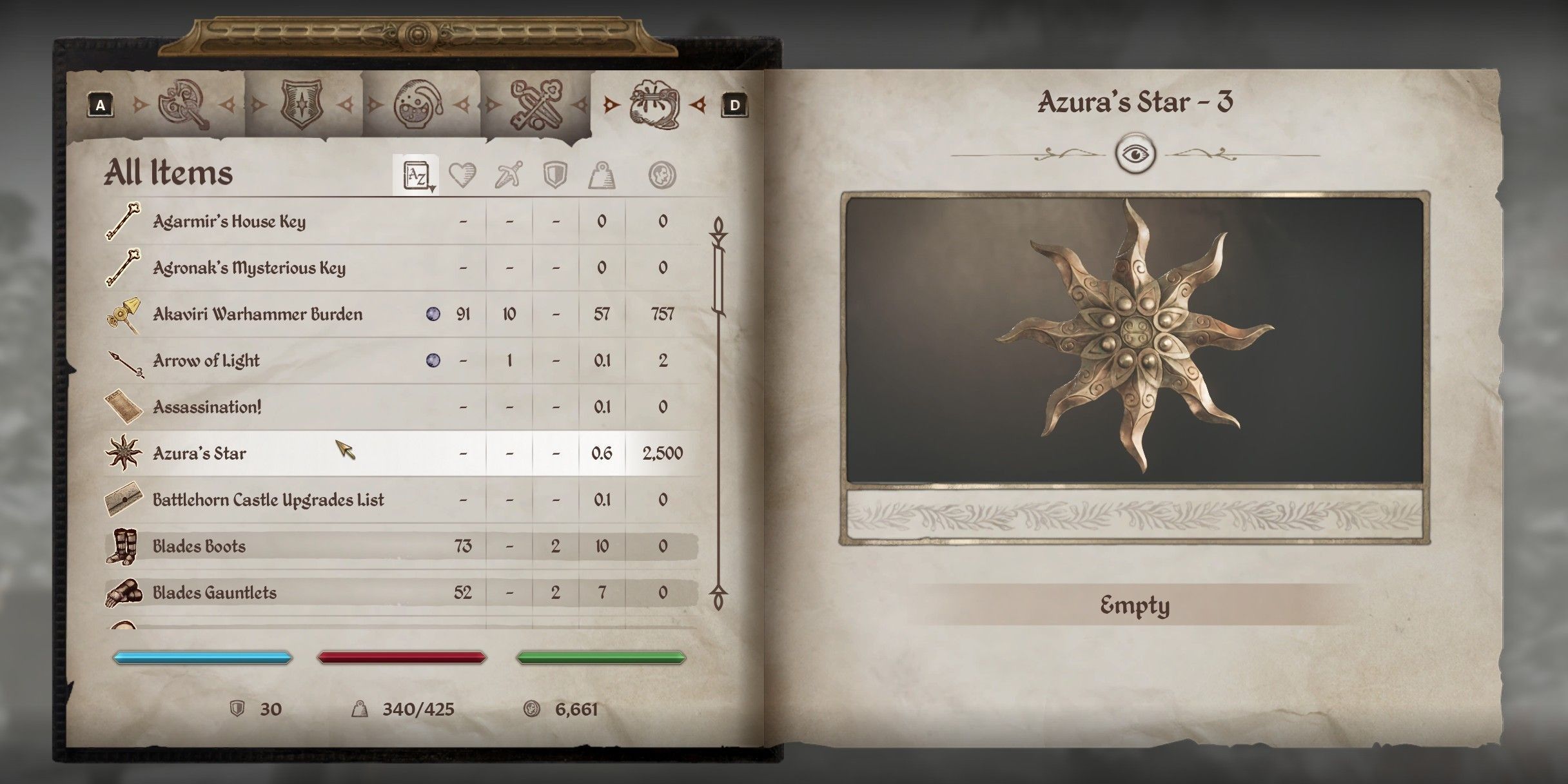Switch to the weapons category tab
This screenshot has height=784, width=1568.
click(x=184, y=104)
